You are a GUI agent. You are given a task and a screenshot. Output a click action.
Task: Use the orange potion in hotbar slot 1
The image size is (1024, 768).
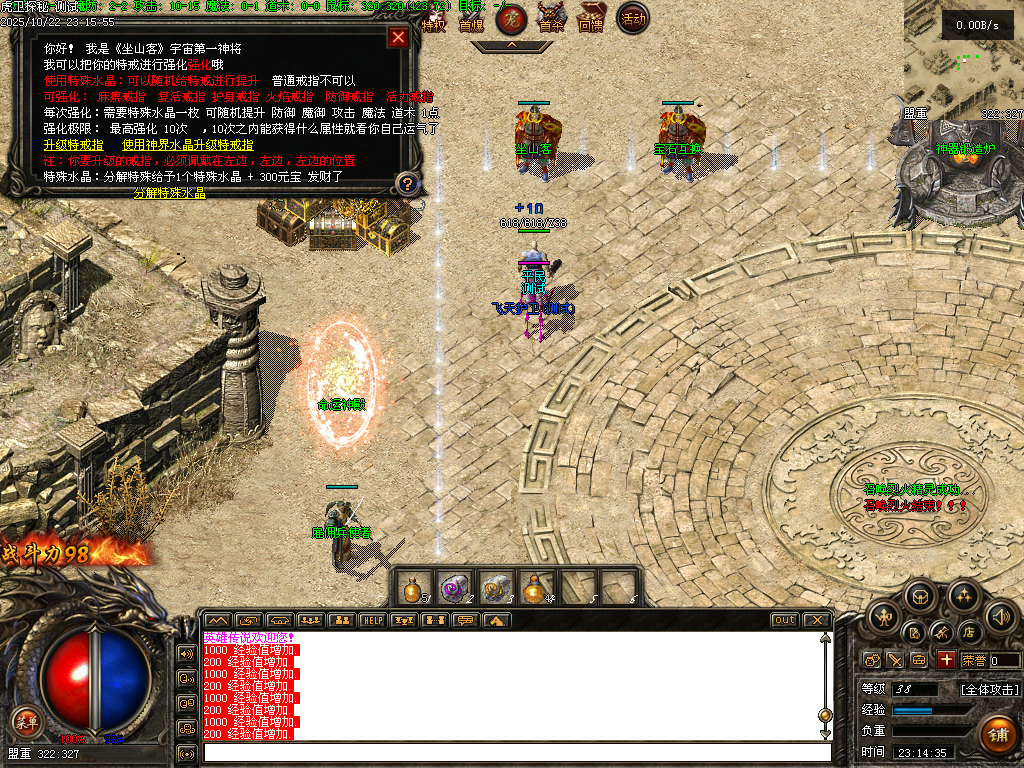(414, 588)
